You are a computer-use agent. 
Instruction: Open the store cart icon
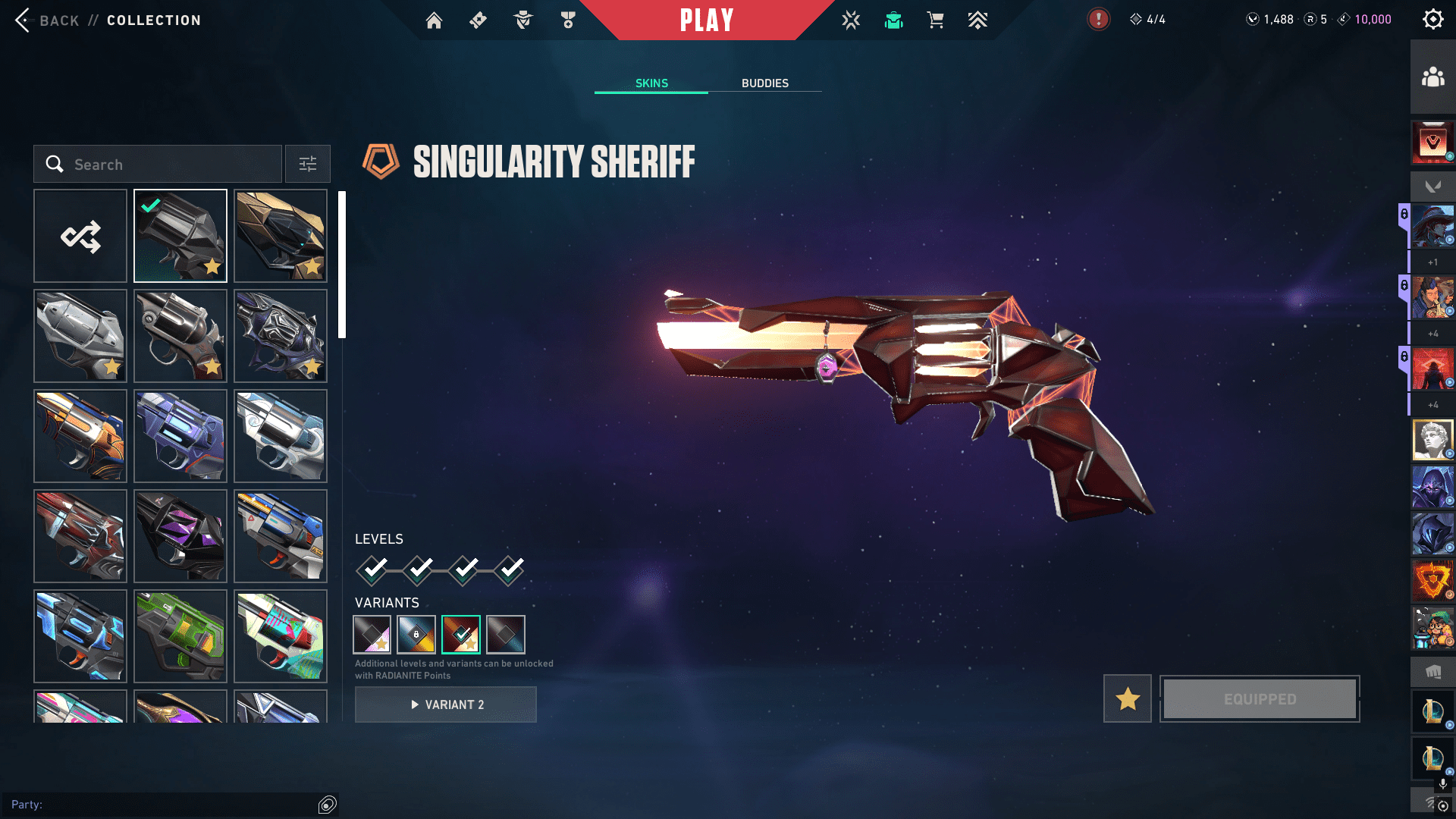point(935,20)
